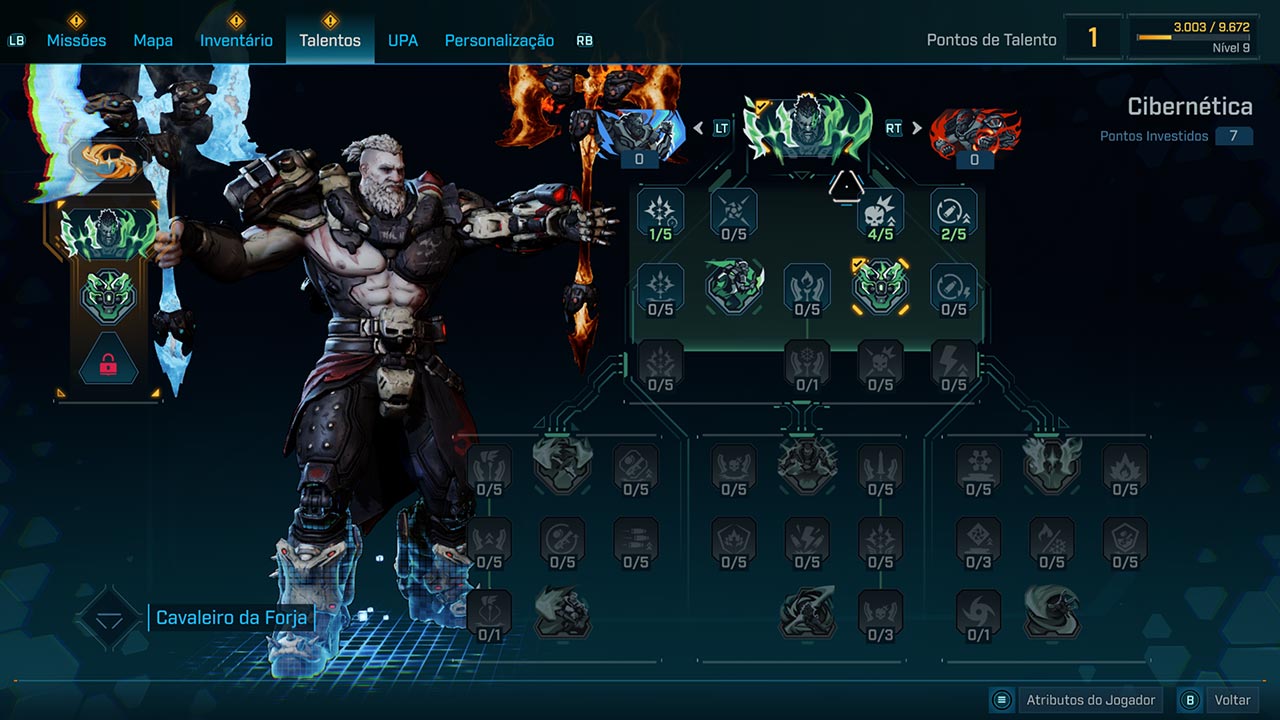
Task: Open the UPA tab
Action: pyautogui.click(x=403, y=40)
